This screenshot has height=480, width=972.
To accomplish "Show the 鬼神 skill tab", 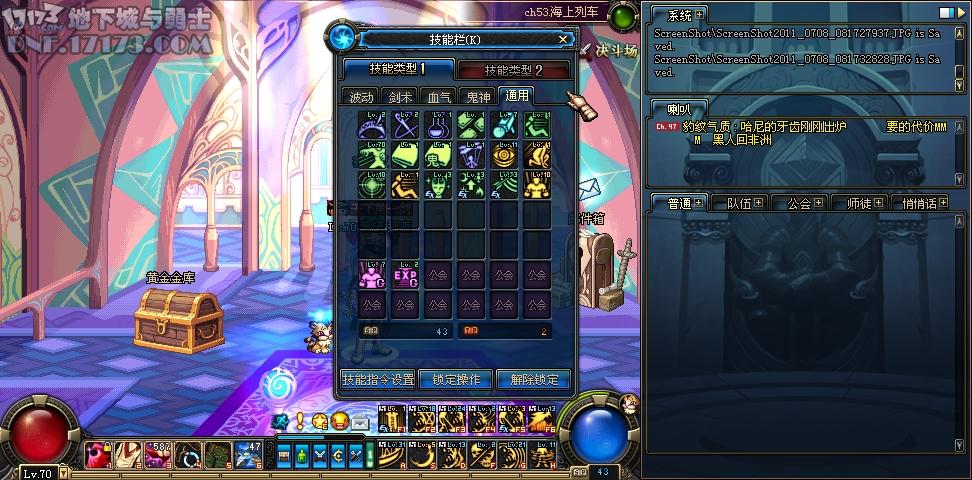I will tap(477, 97).
